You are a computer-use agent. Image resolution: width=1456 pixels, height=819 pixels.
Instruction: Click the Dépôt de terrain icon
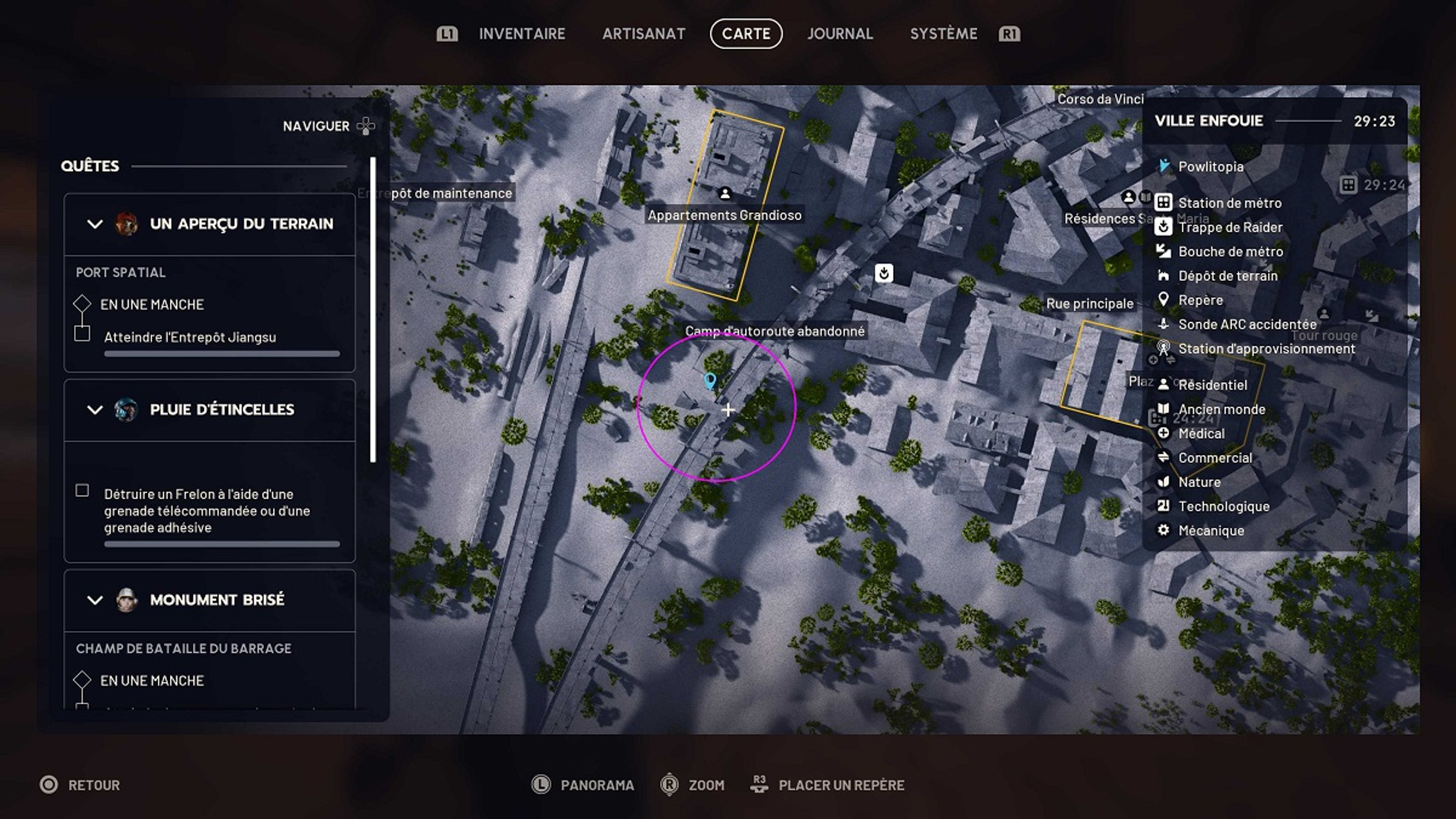click(x=1163, y=275)
